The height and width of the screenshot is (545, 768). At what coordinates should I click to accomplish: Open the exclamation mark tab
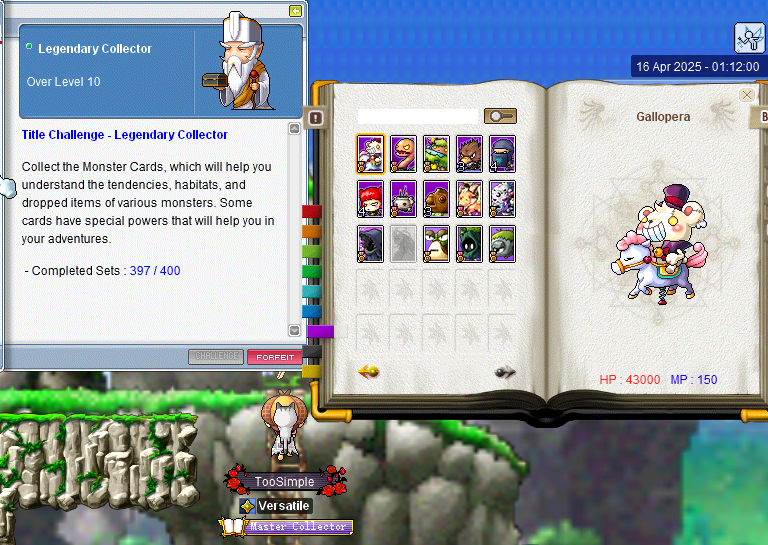click(317, 118)
